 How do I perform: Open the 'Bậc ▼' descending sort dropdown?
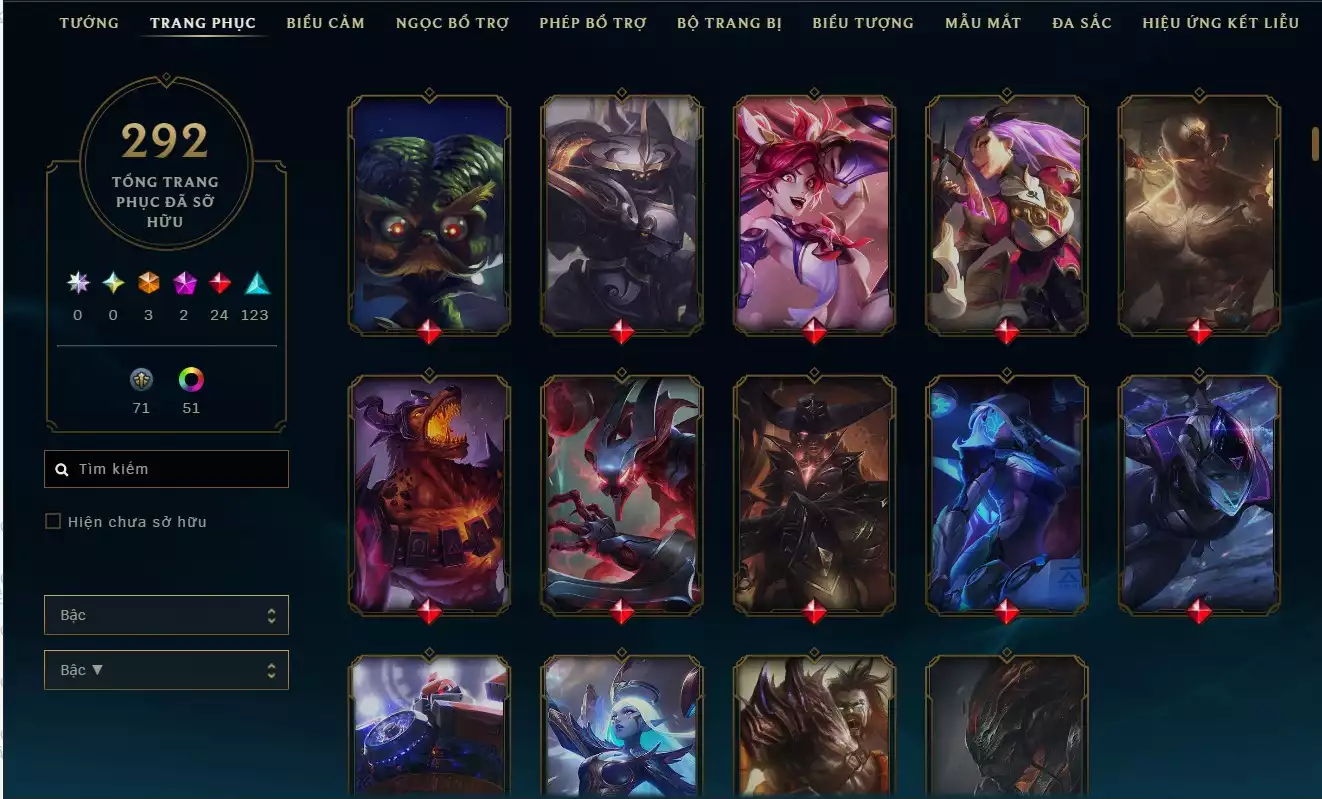pyautogui.click(x=166, y=670)
